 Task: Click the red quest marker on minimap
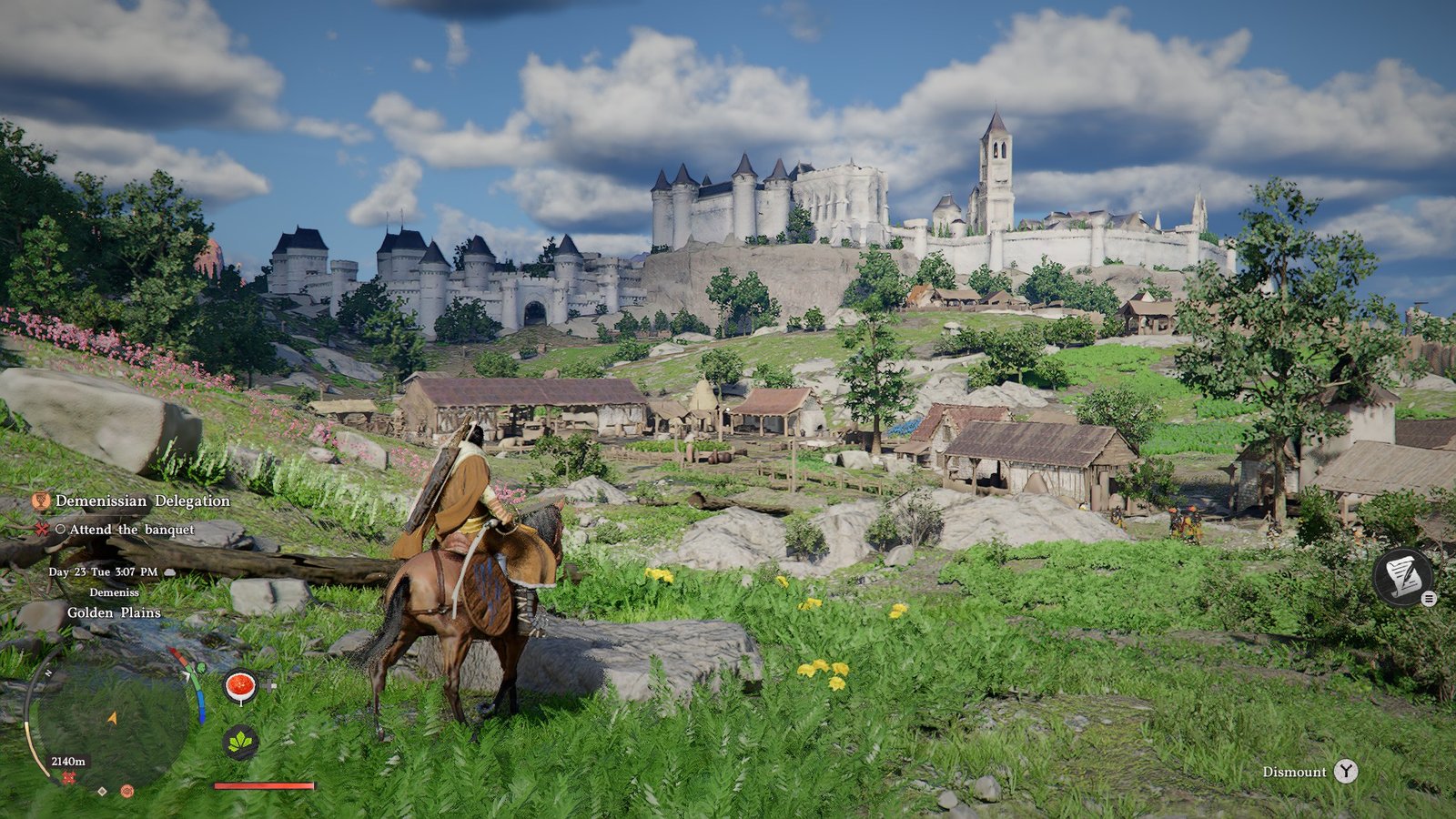point(69,779)
